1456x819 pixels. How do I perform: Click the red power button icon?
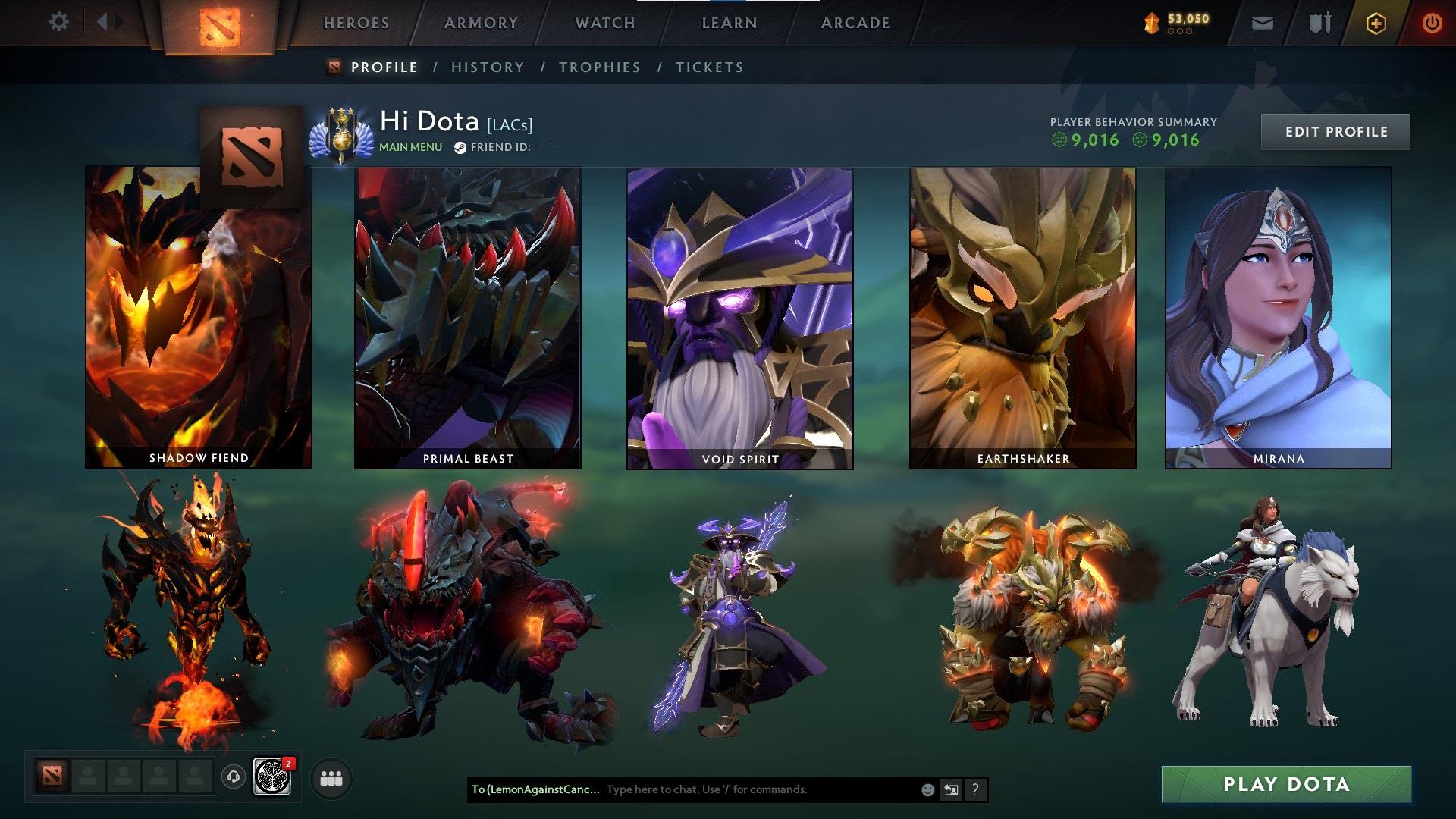pyautogui.click(x=1432, y=22)
